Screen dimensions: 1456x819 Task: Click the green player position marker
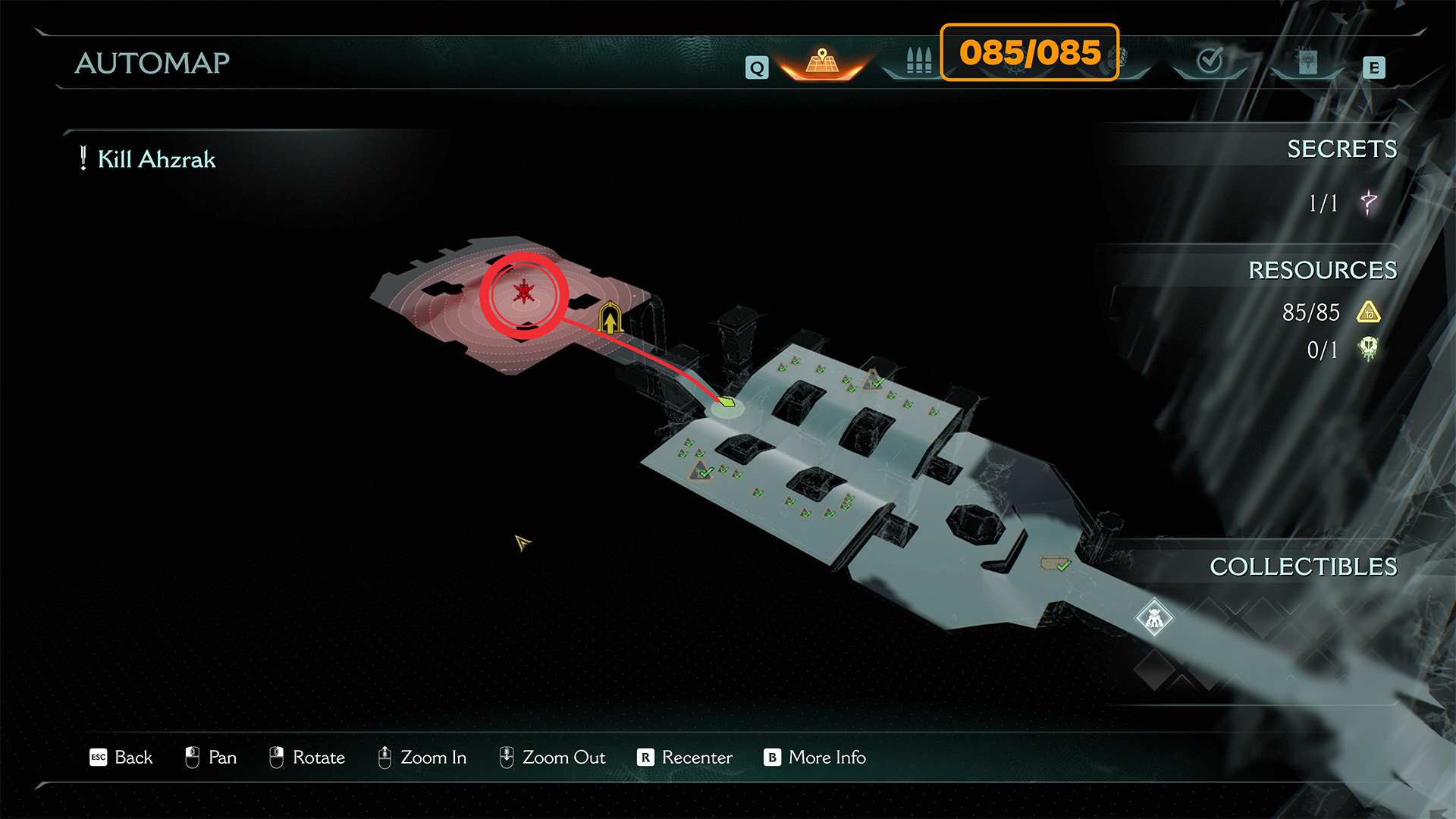click(727, 403)
